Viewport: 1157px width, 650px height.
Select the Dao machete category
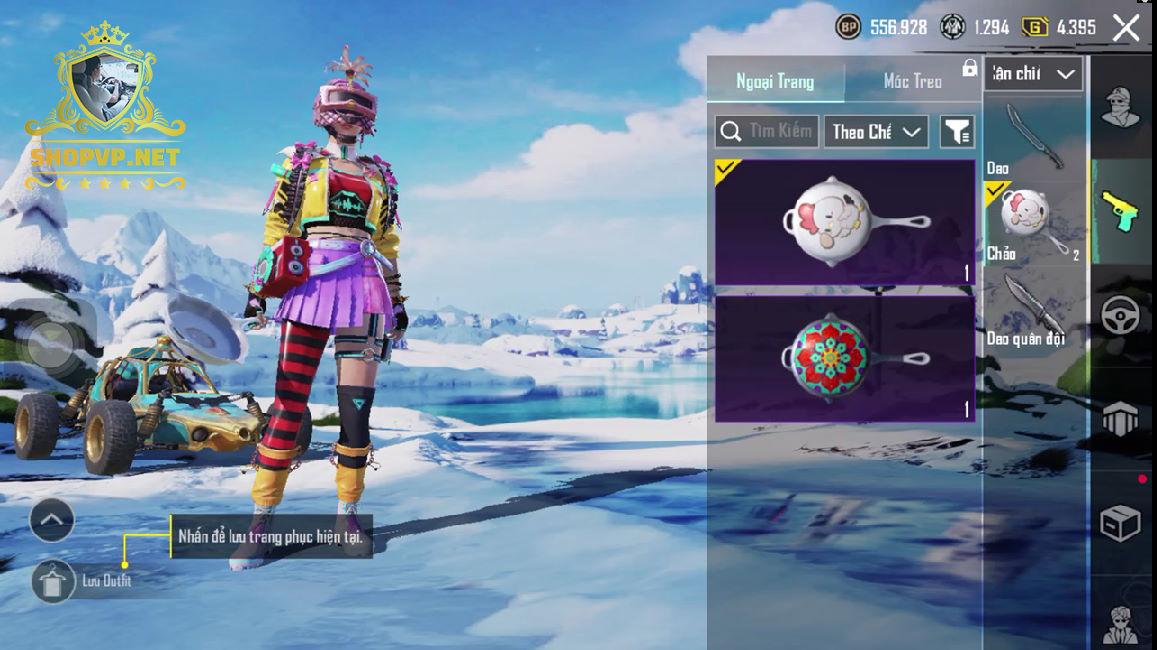(x=1034, y=138)
